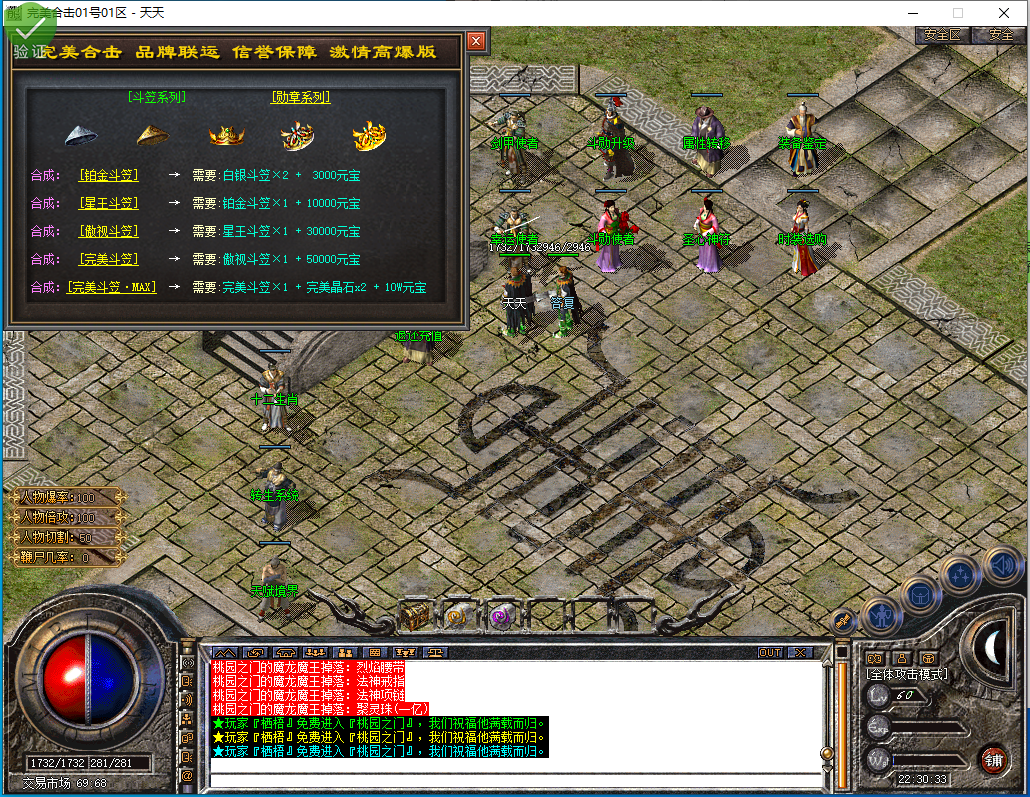Close the chat panel with its X button
Image resolution: width=1030 pixels, height=797 pixels.
point(800,652)
